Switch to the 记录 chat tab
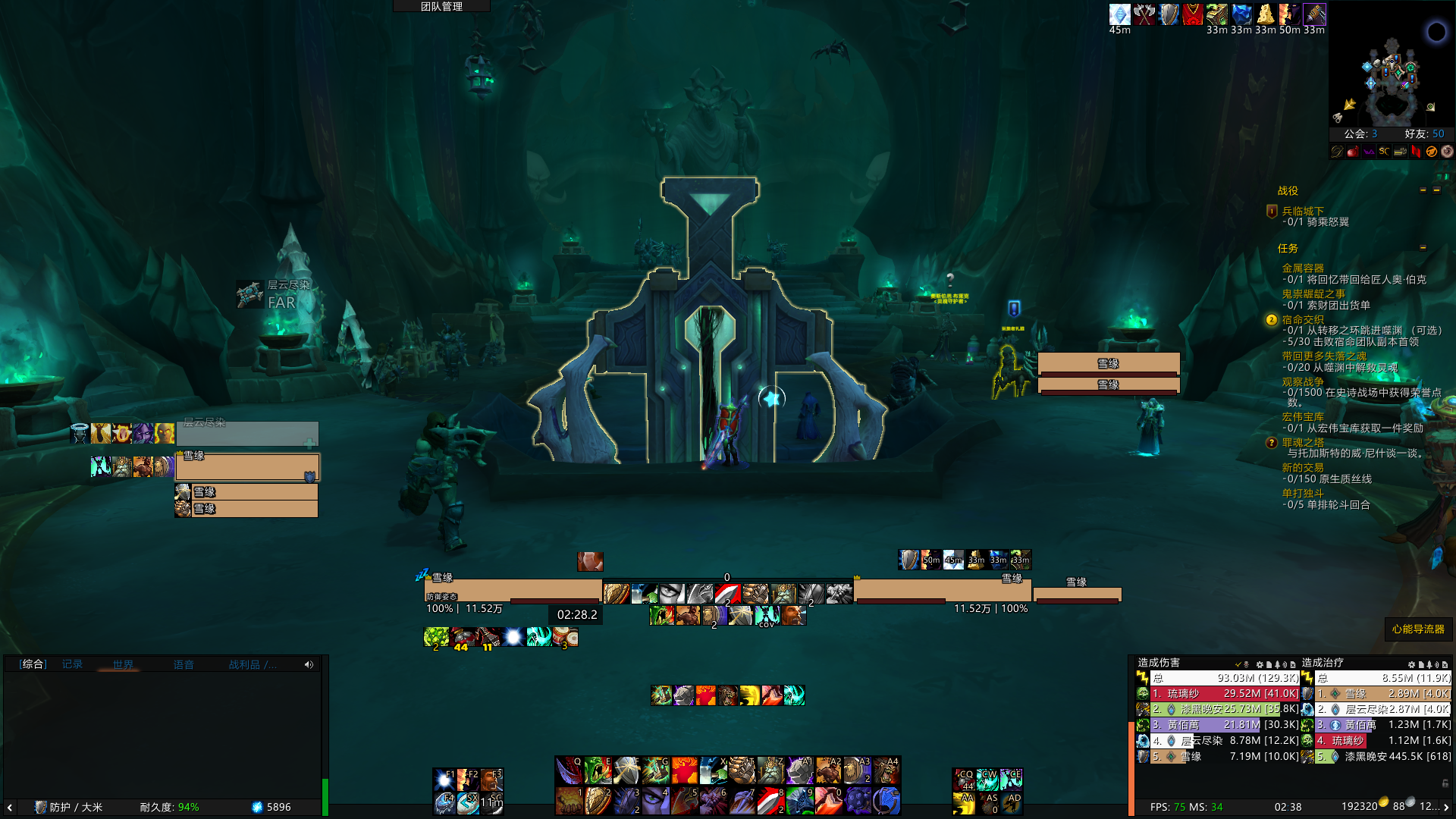 [73, 664]
